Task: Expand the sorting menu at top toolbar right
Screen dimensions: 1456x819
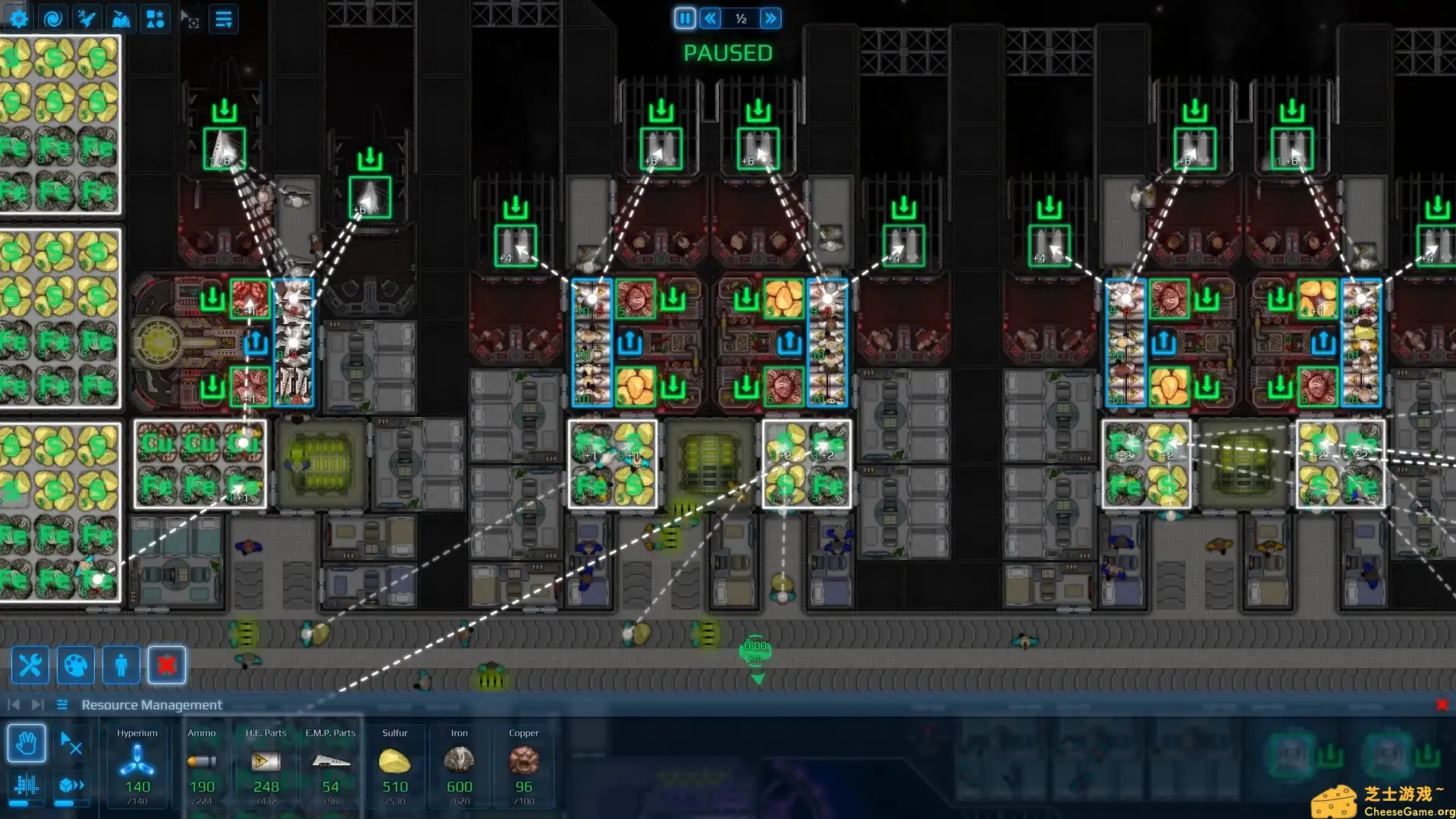Action: (x=224, y=18)
